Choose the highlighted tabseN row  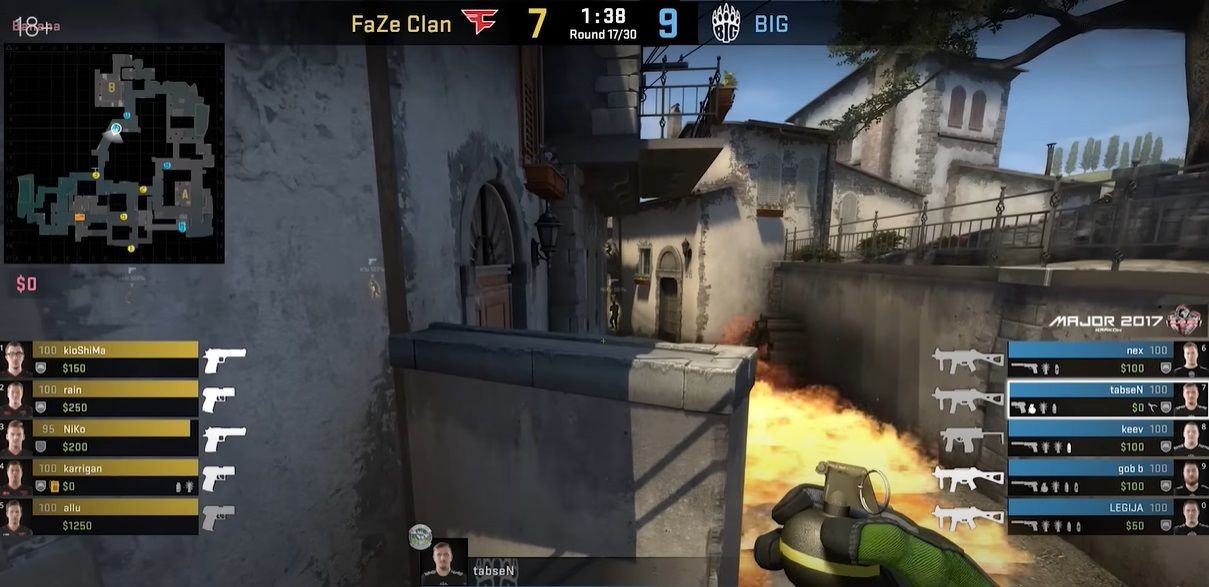pyautogui.click(x=1104, y=398)
